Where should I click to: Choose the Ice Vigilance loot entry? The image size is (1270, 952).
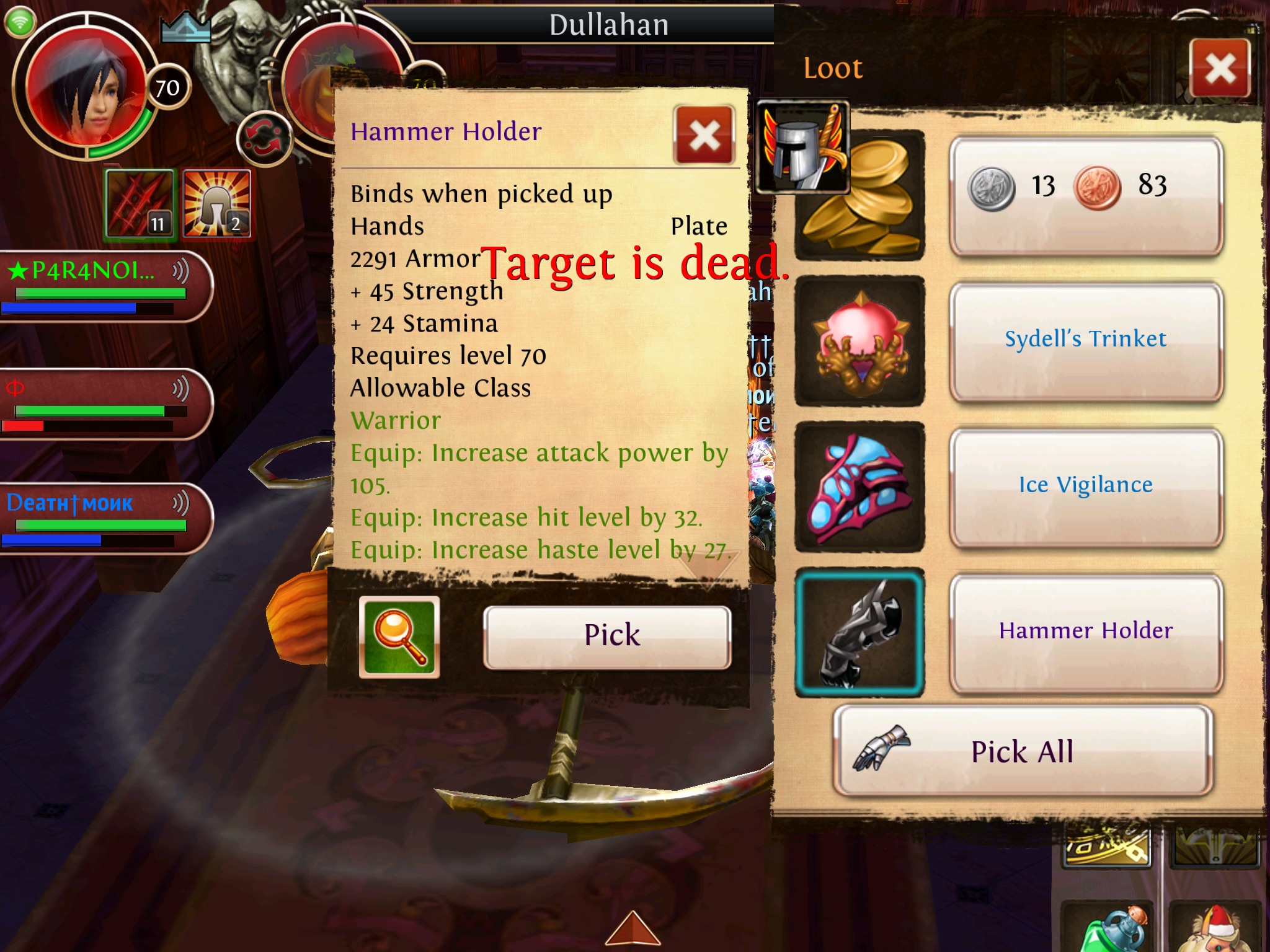click(1085, 486)
